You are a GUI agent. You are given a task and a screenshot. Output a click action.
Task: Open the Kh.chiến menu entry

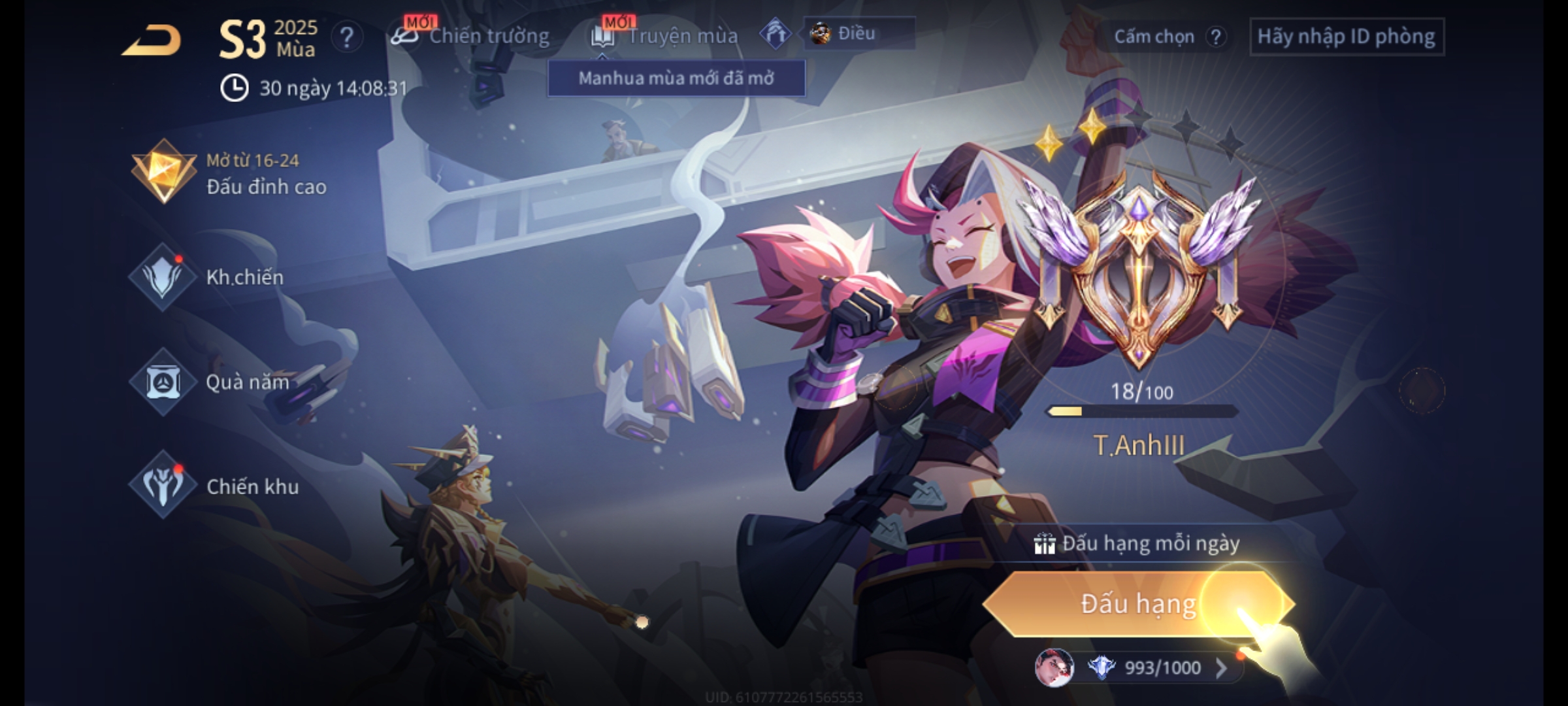[x=208, y=277]
